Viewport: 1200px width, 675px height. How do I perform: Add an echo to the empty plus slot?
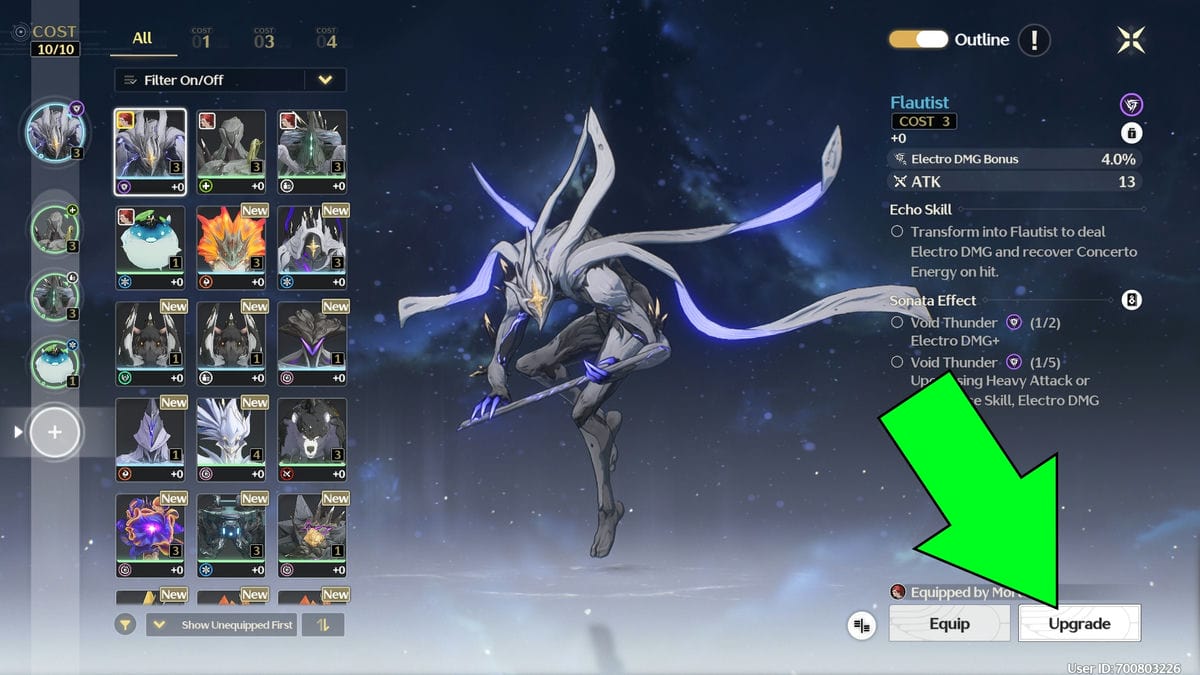(x=55, y=432)
